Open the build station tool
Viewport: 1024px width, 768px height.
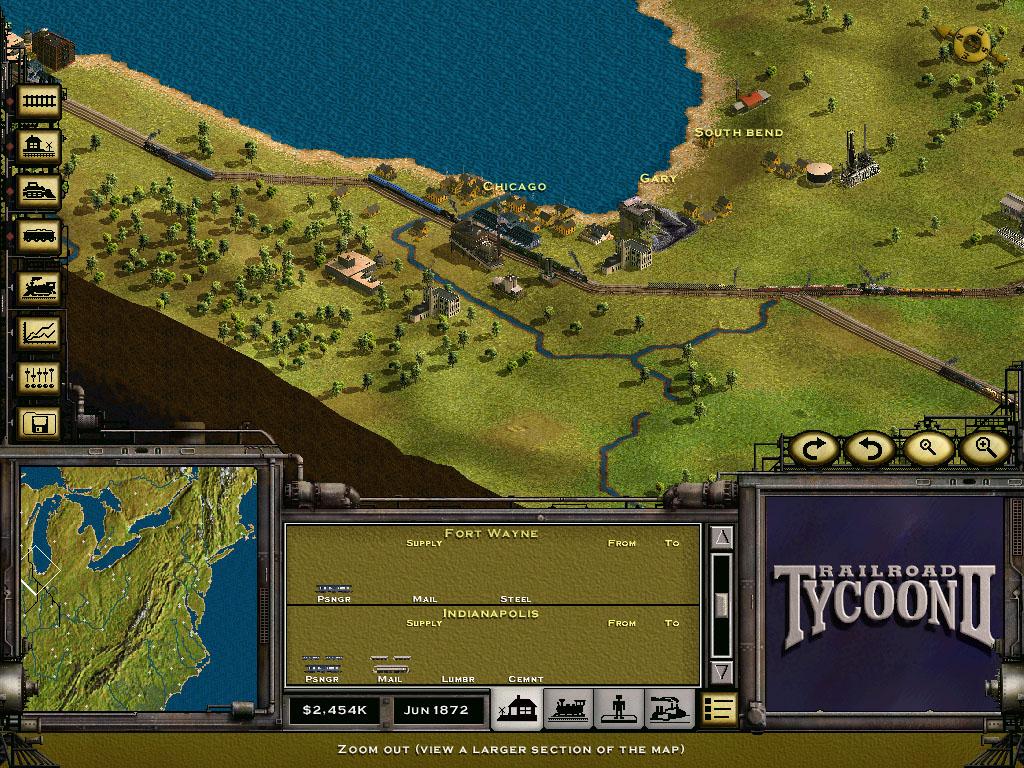pyautogui.click(x=39, y=147)
